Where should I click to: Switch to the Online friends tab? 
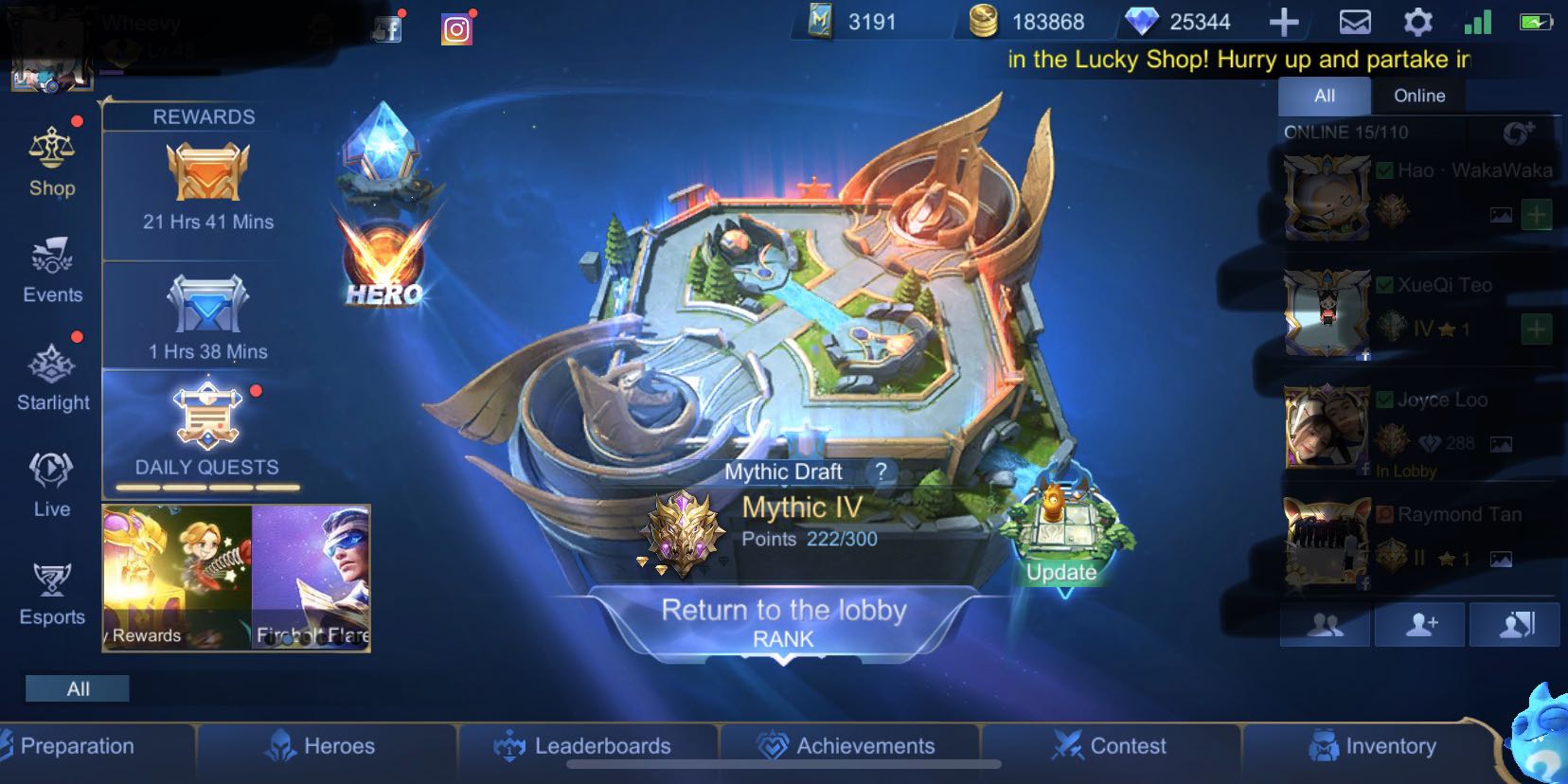(x=1417, y=95)
